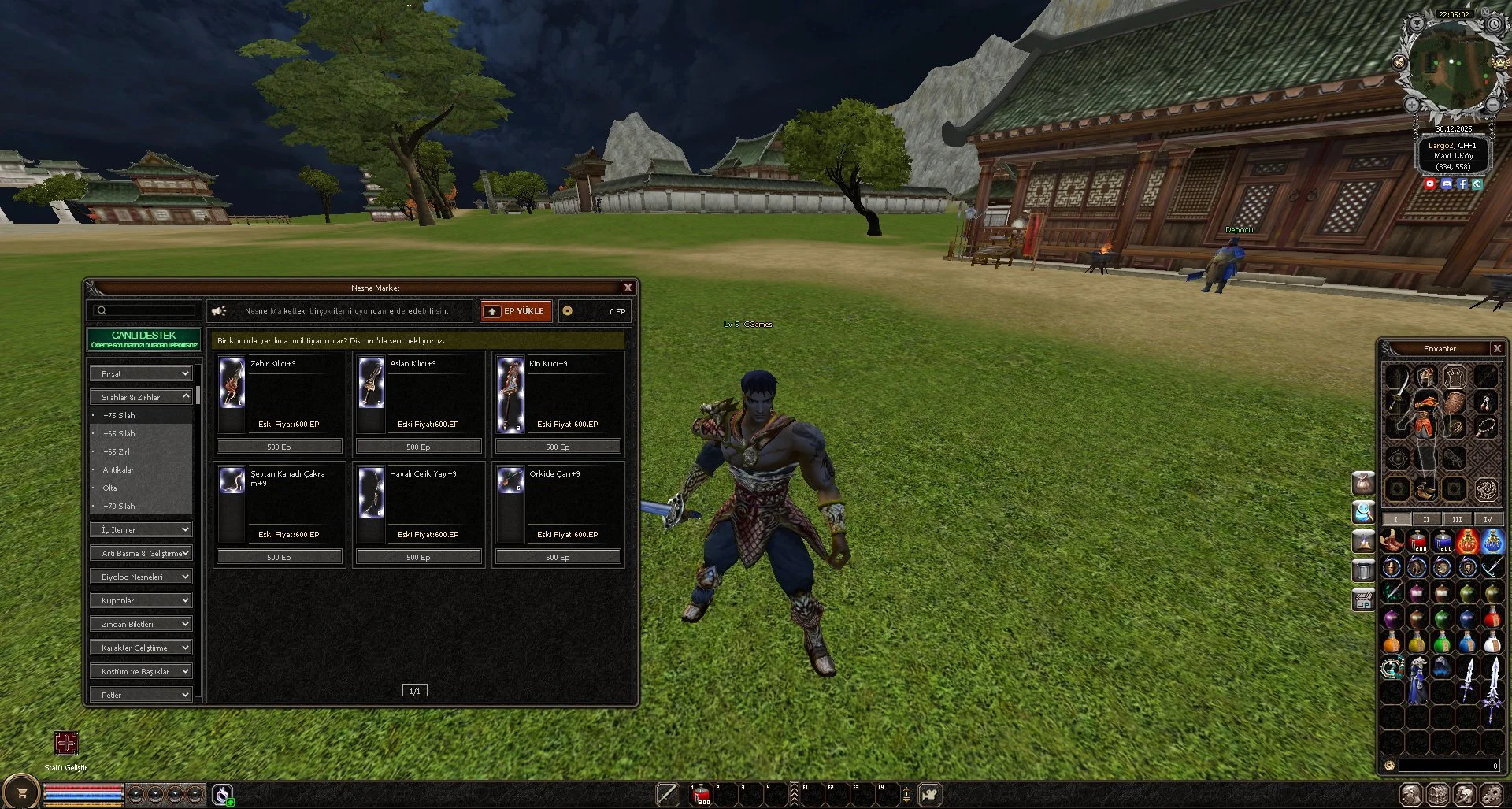The image size is (1512, 809).
Task: Expand the Petler category
Action: coord(142,695)
